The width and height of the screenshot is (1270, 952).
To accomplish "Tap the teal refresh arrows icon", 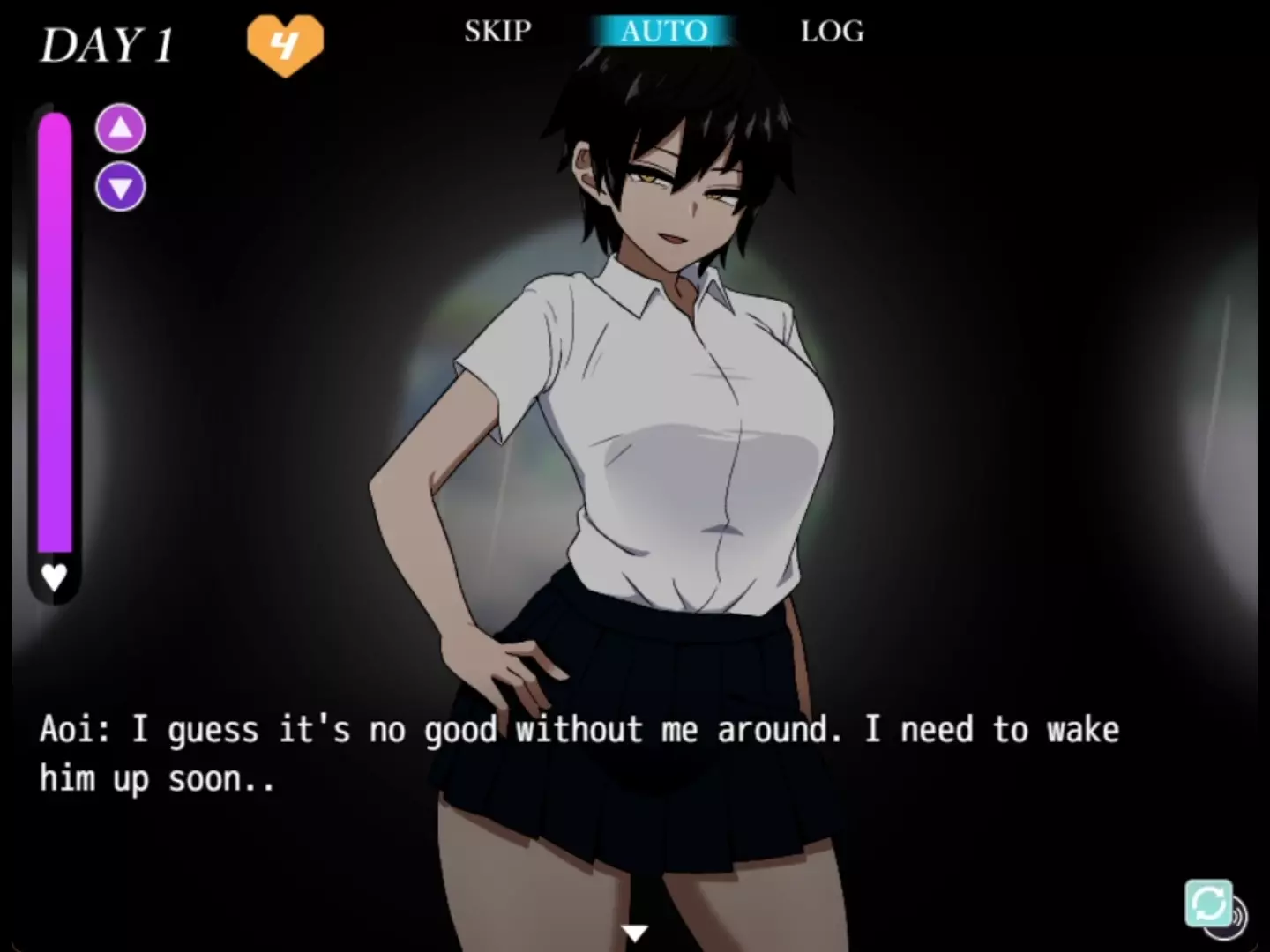I will (x=1207, y=903).
